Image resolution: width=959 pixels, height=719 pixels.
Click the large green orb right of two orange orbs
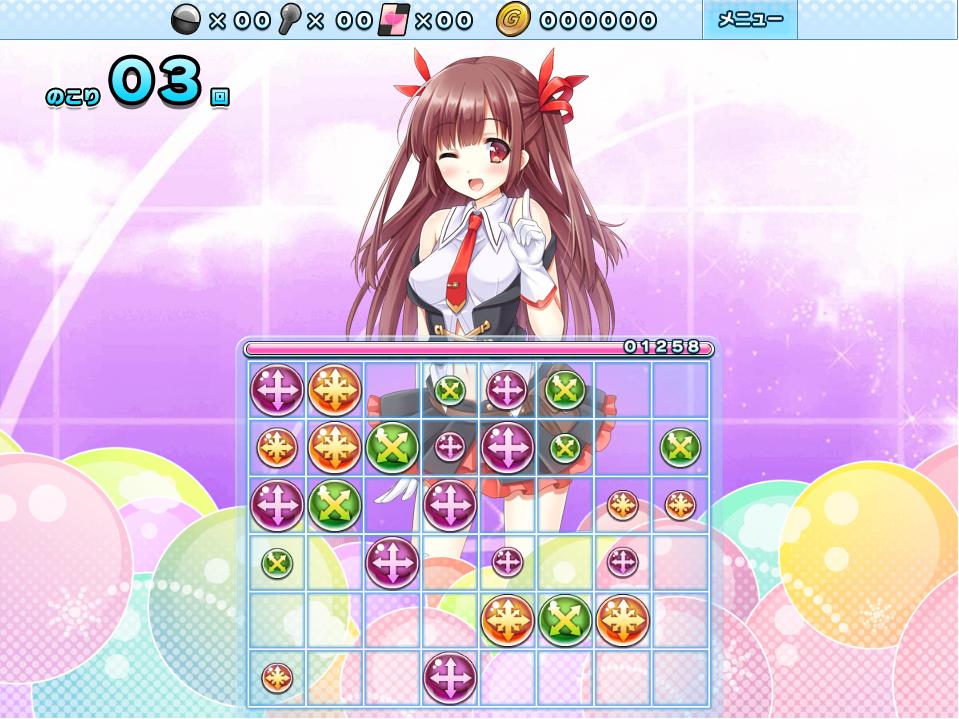392,447
